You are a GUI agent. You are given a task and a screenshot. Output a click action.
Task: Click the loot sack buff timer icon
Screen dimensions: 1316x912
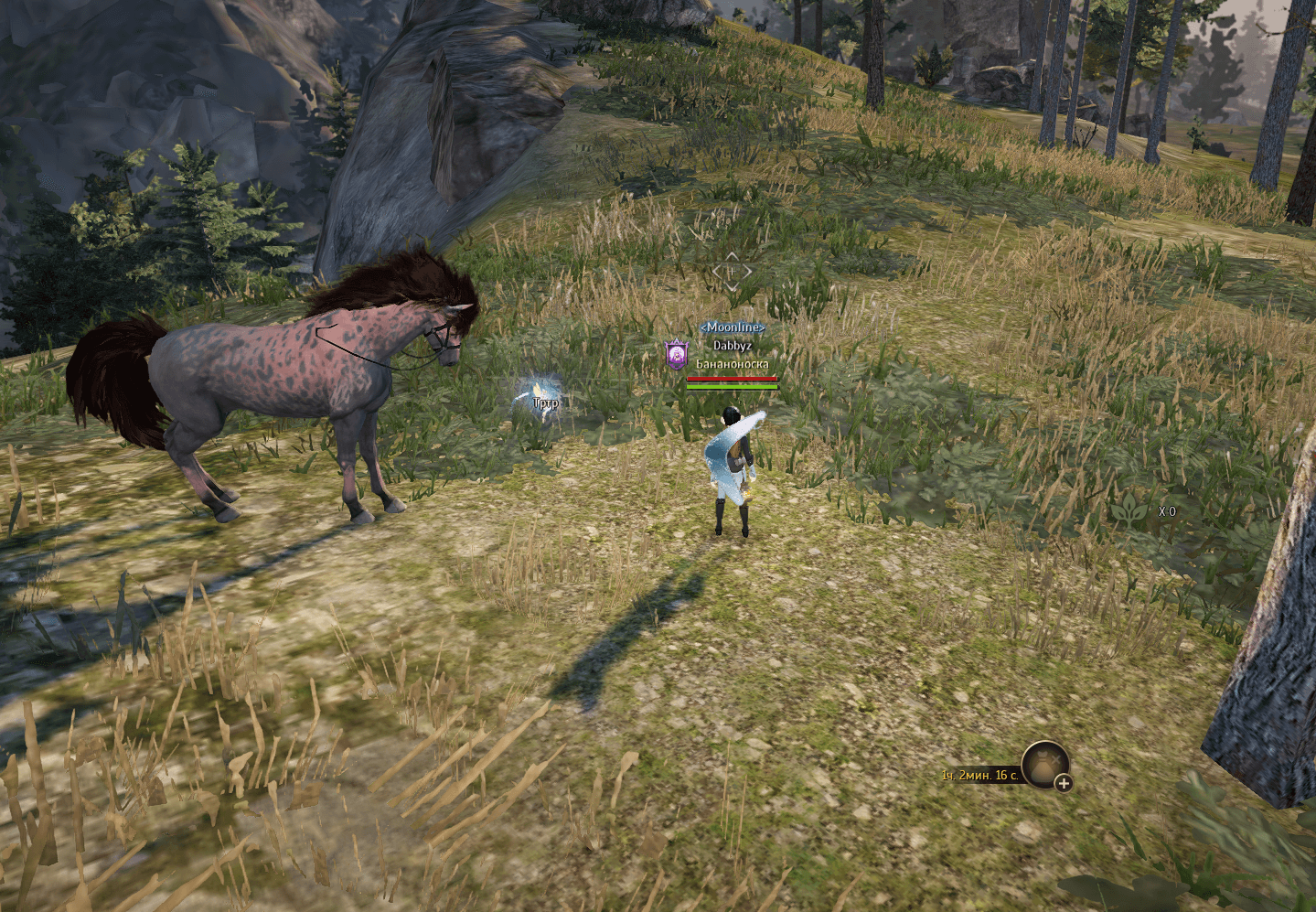(x=1043, y=764)
